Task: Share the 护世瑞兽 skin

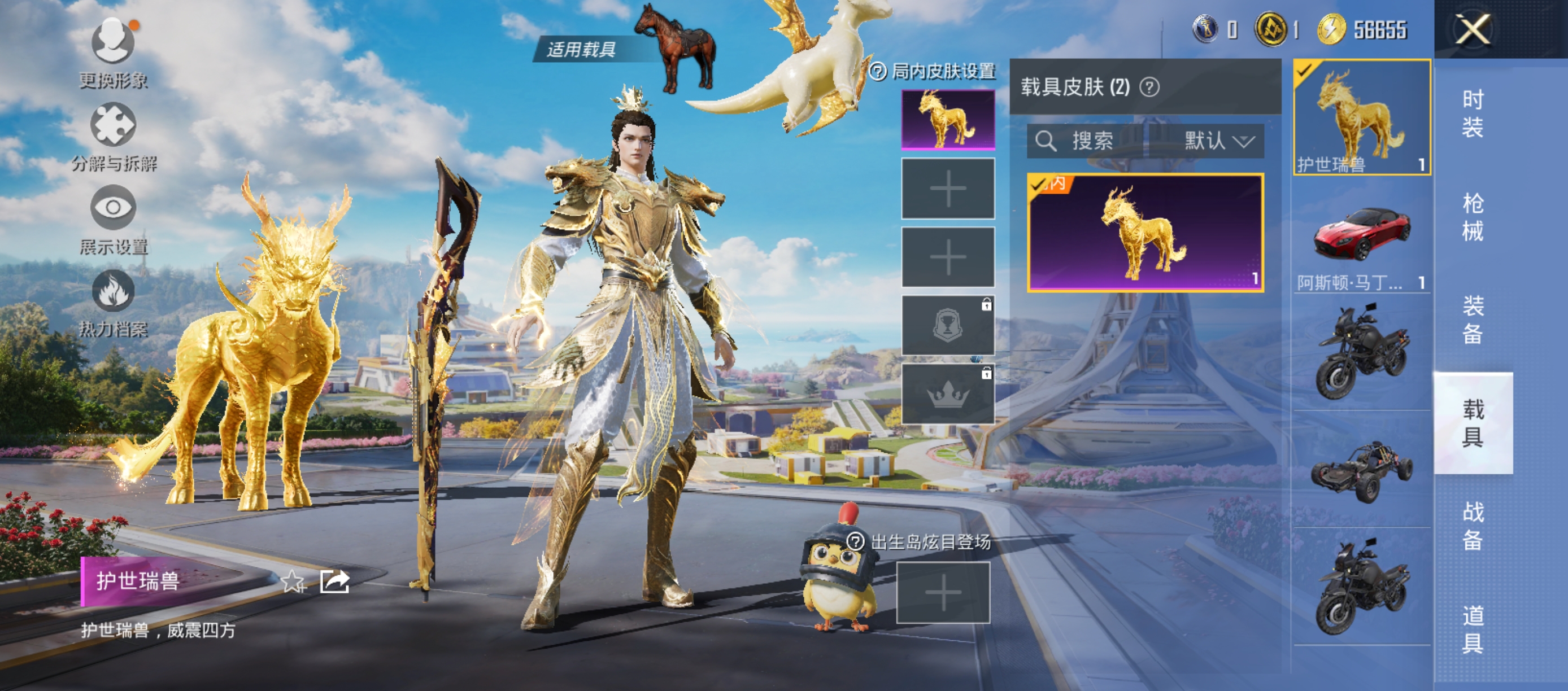Action: (335, 582)
